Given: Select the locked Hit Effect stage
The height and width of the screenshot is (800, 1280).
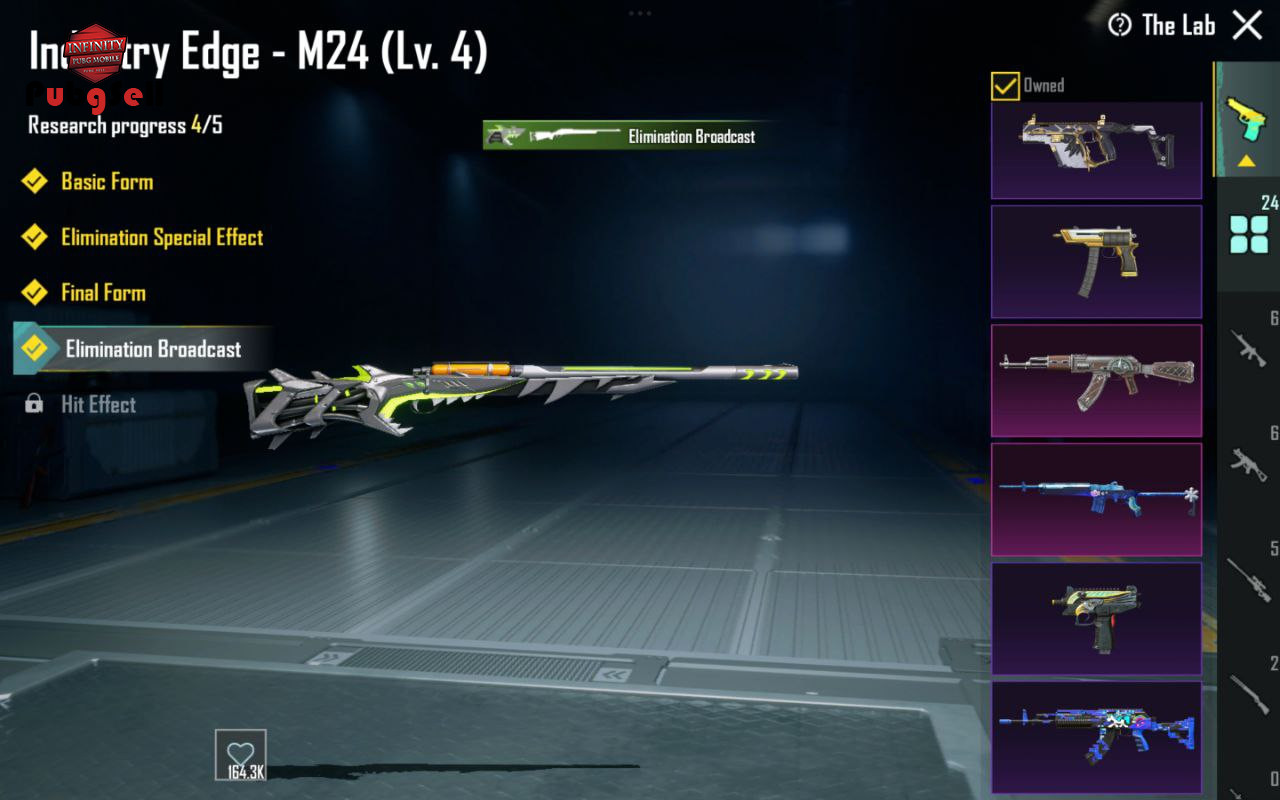Looking at the screenshot, I should click(98, 404).
